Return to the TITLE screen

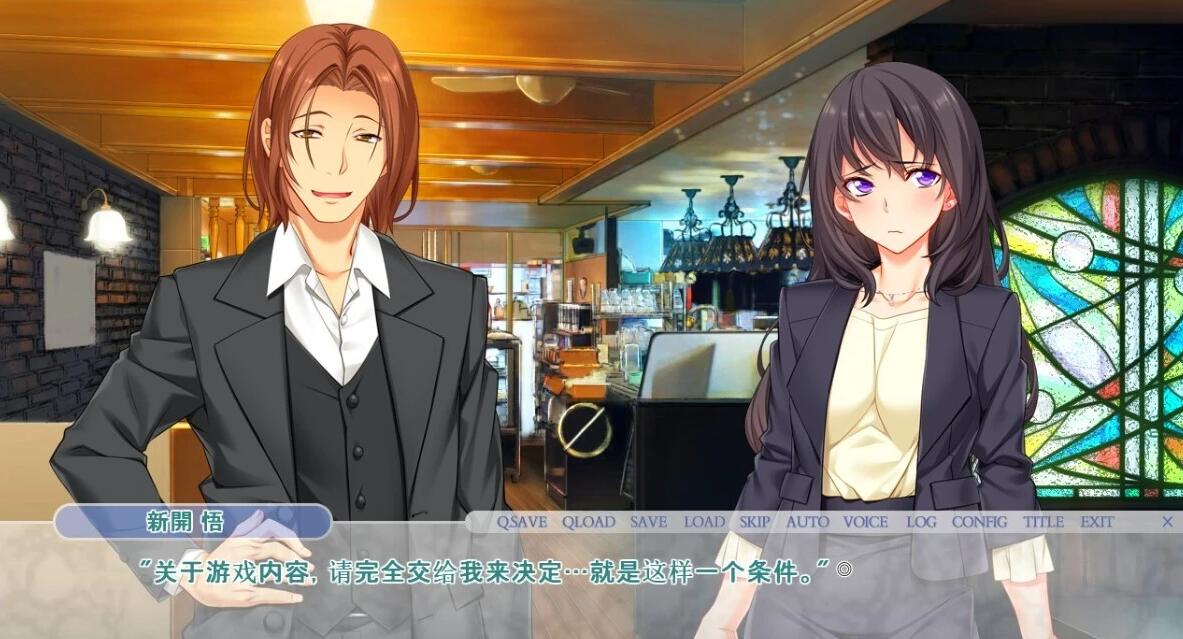tap(1043, 522)
